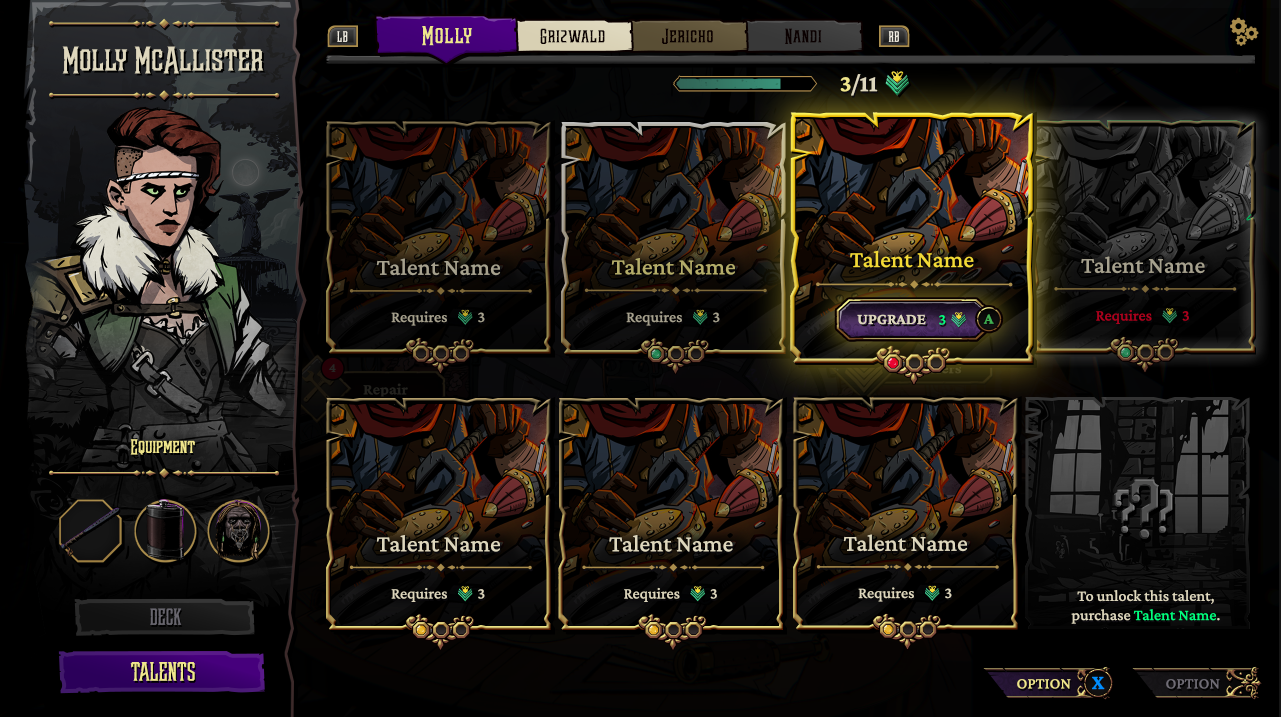Switch to the Grizwald character tab
The height and width of the screenshot is (717, 1281).
click(574, 37)
